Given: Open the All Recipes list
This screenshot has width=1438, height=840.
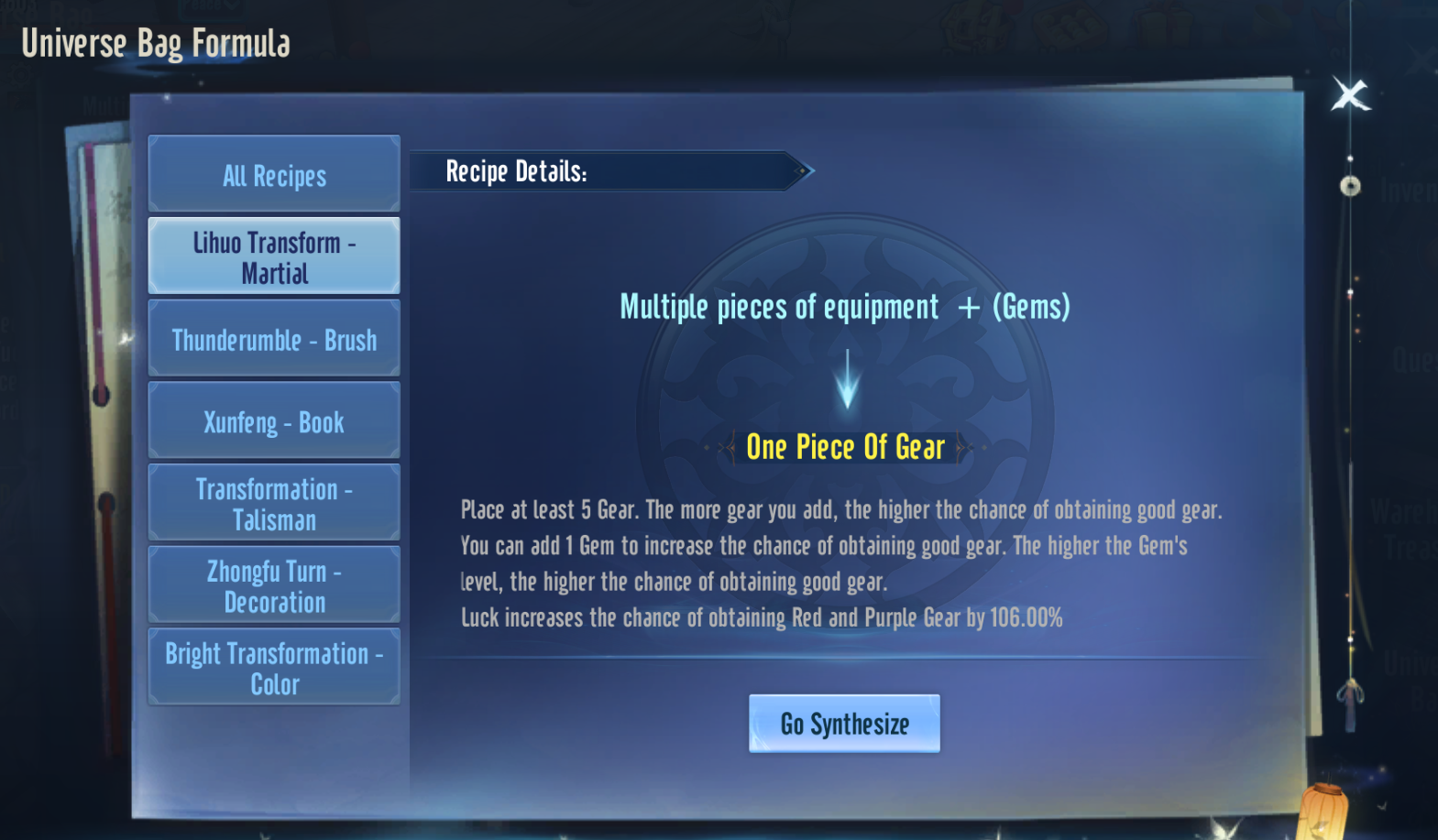Looking at the screenshot, I should 274,174.
